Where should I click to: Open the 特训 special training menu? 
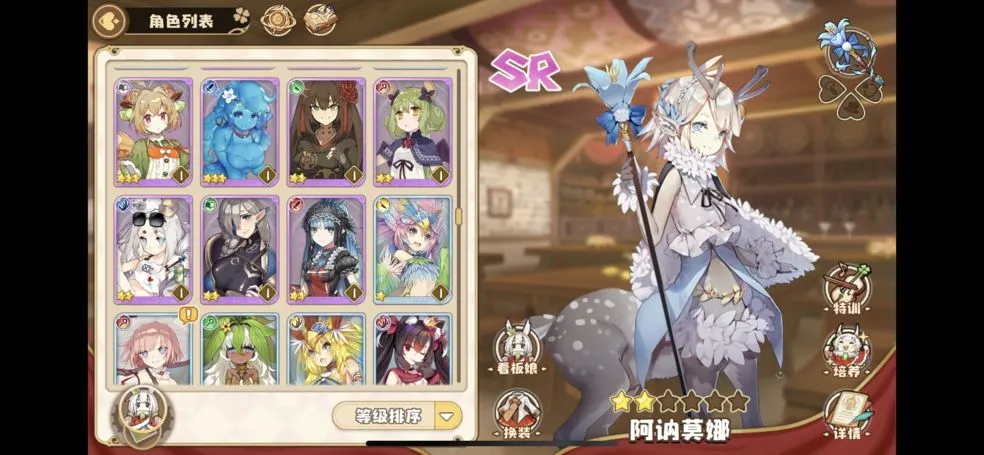[846, 290]
